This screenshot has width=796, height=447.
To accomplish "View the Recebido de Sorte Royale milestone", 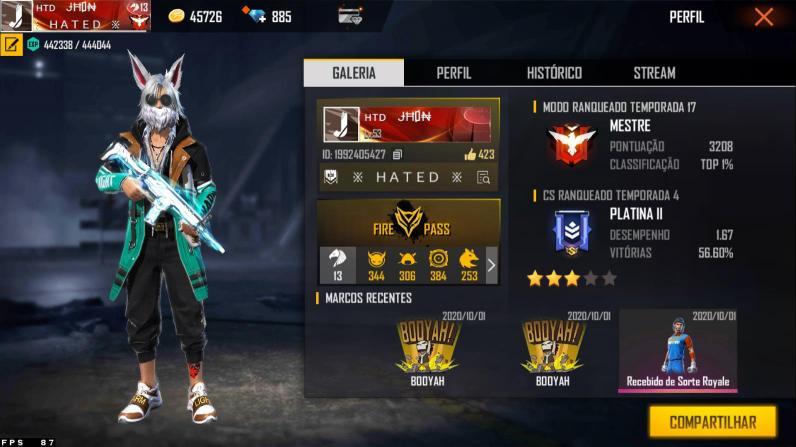I will pos(678,350).
